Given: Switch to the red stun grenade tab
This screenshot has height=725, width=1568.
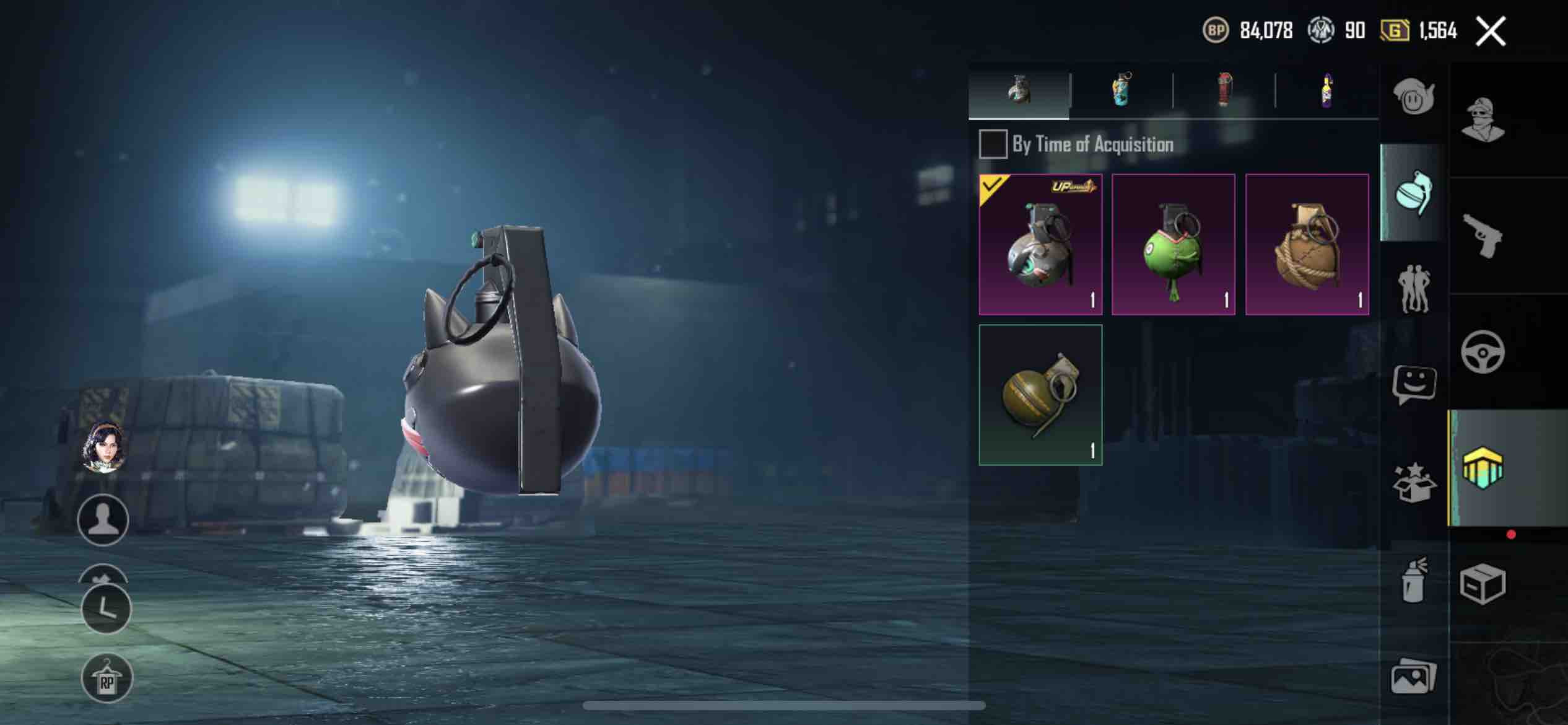Looking at the screenshot, I should tap(1224, 91).
